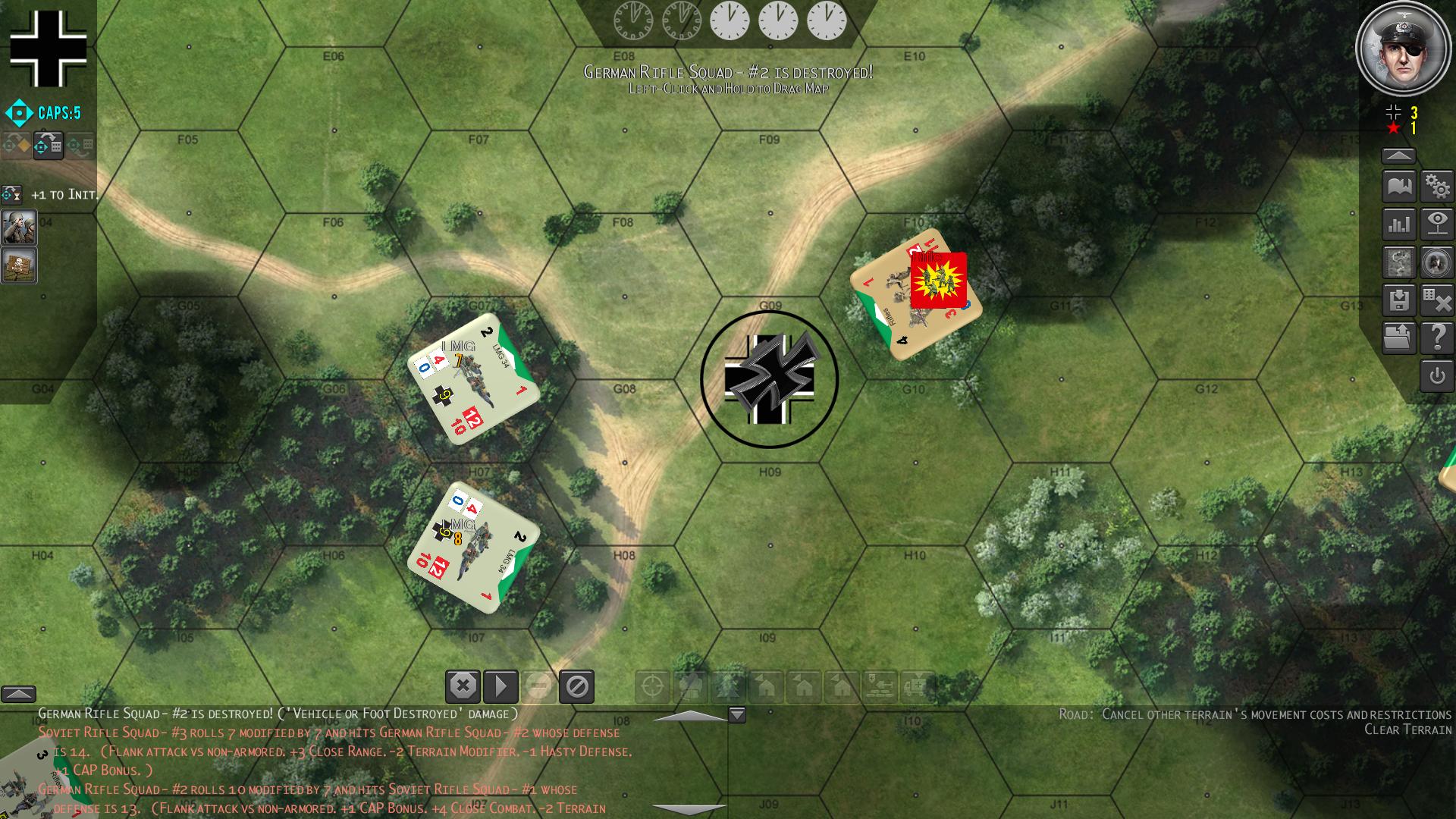Open the help question mark icon

tap(1437, 339)
